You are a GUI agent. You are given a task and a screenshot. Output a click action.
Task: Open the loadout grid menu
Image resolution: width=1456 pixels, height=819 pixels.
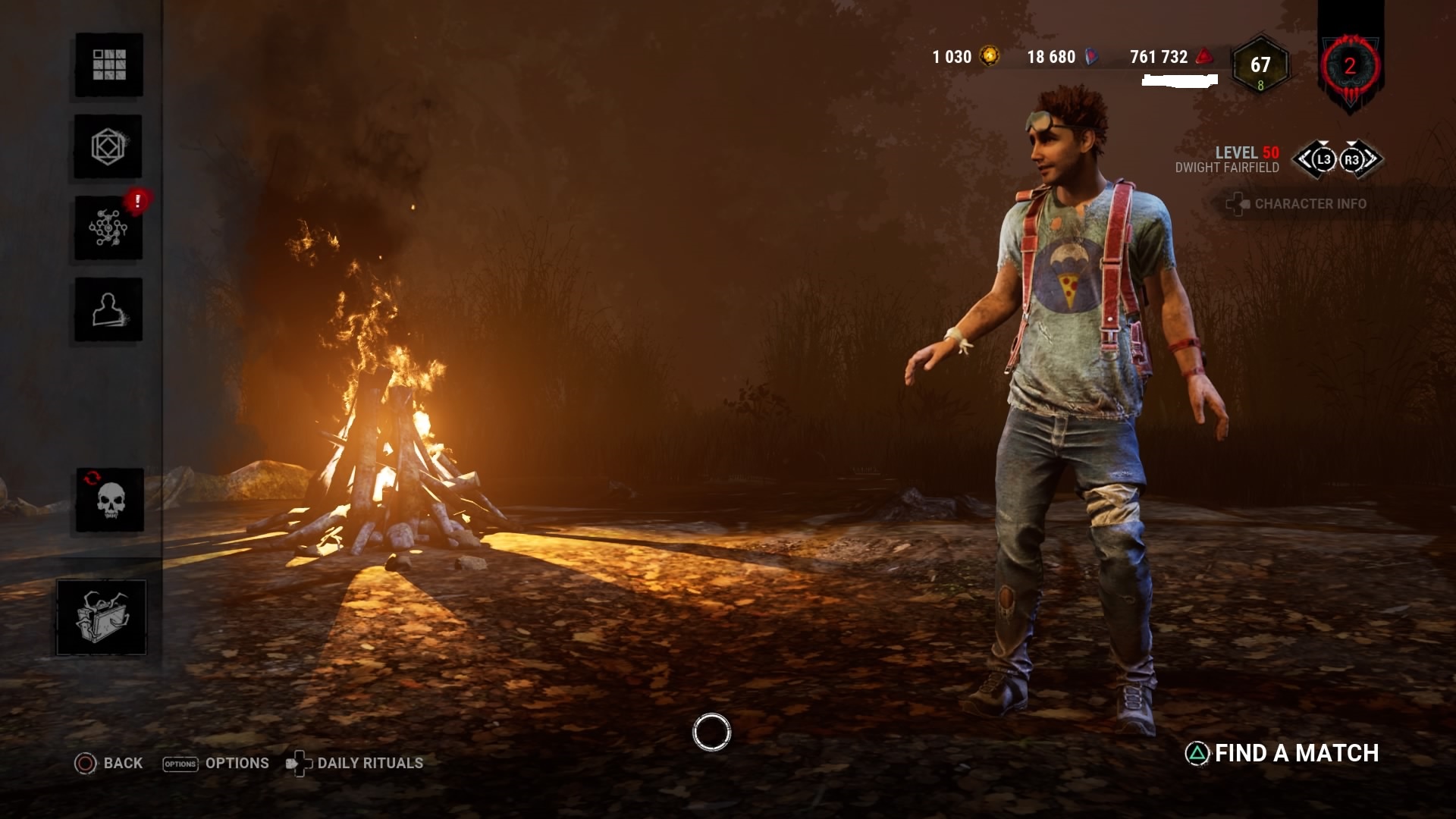pyautogui.click(x=109, y=65)
